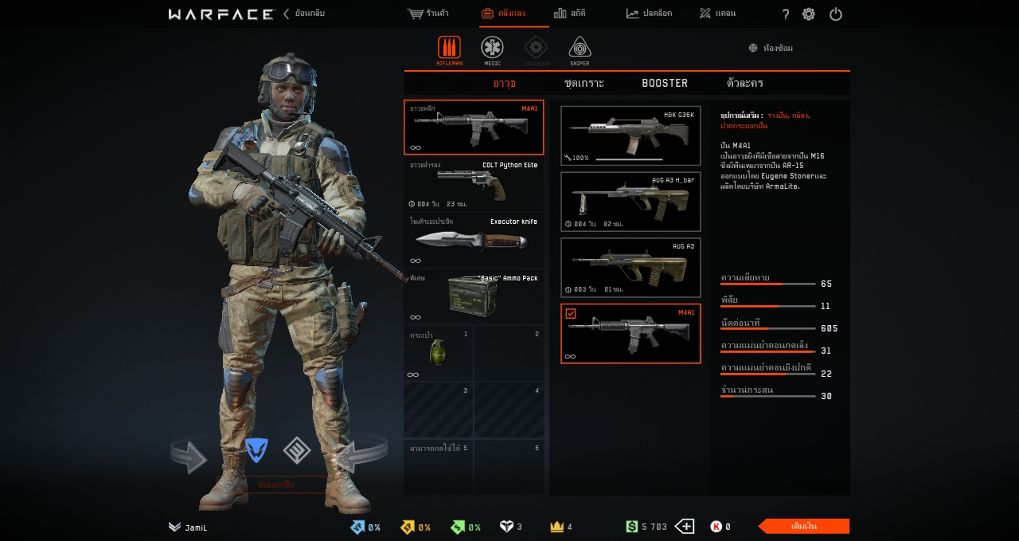Click the power icon to quit
This screenshot has width=1019, height=541.
pyautogui.click(x=836, y=14)
